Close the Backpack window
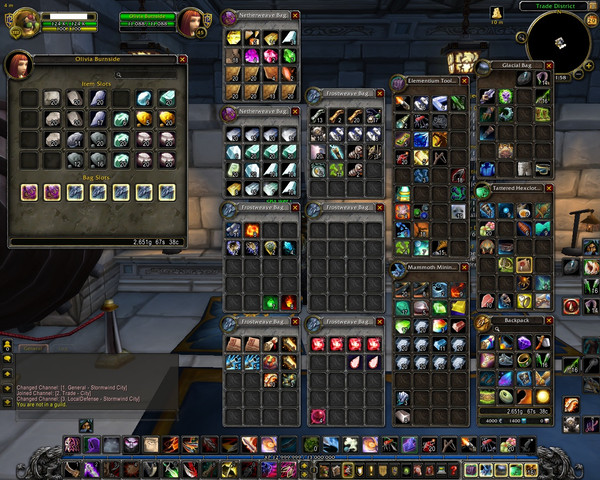 548,322
